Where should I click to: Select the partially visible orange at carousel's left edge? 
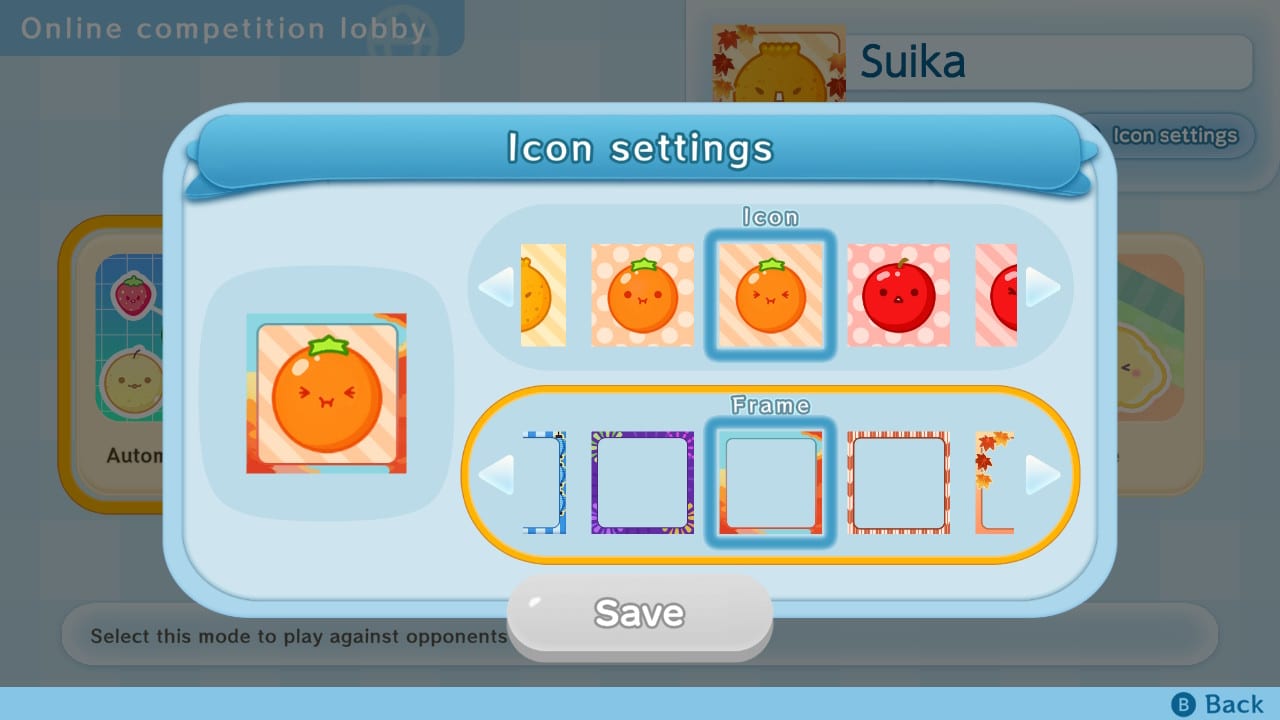[544, 294]
